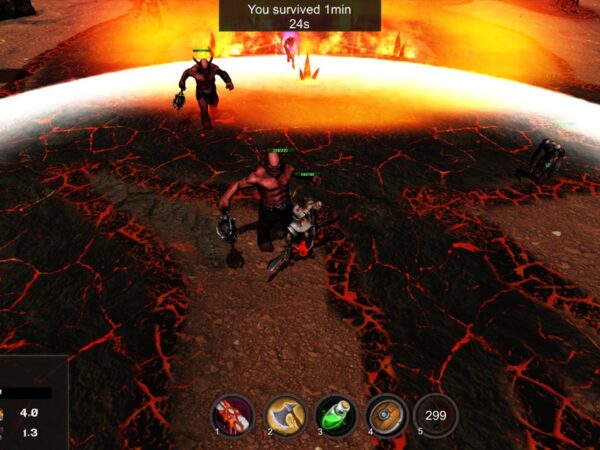Viewport: 600px width, 450px height.
Task: Activate the wooden shield ability
Action: point(386,415)
